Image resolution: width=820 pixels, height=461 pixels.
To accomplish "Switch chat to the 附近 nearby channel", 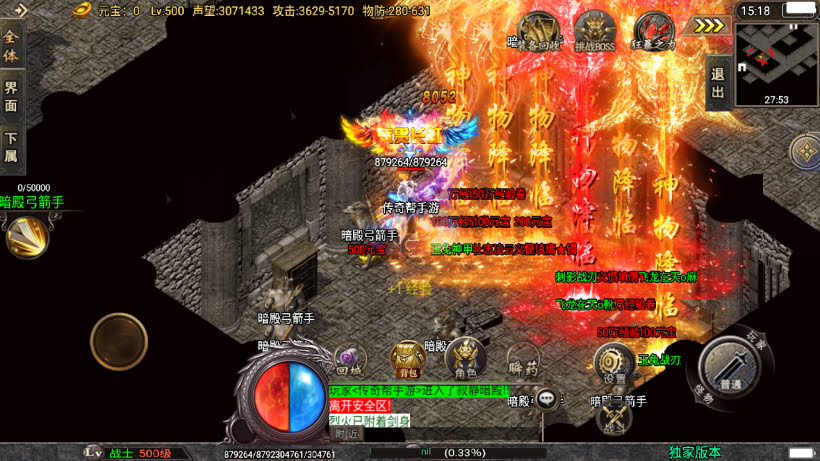I will point(347,434).
